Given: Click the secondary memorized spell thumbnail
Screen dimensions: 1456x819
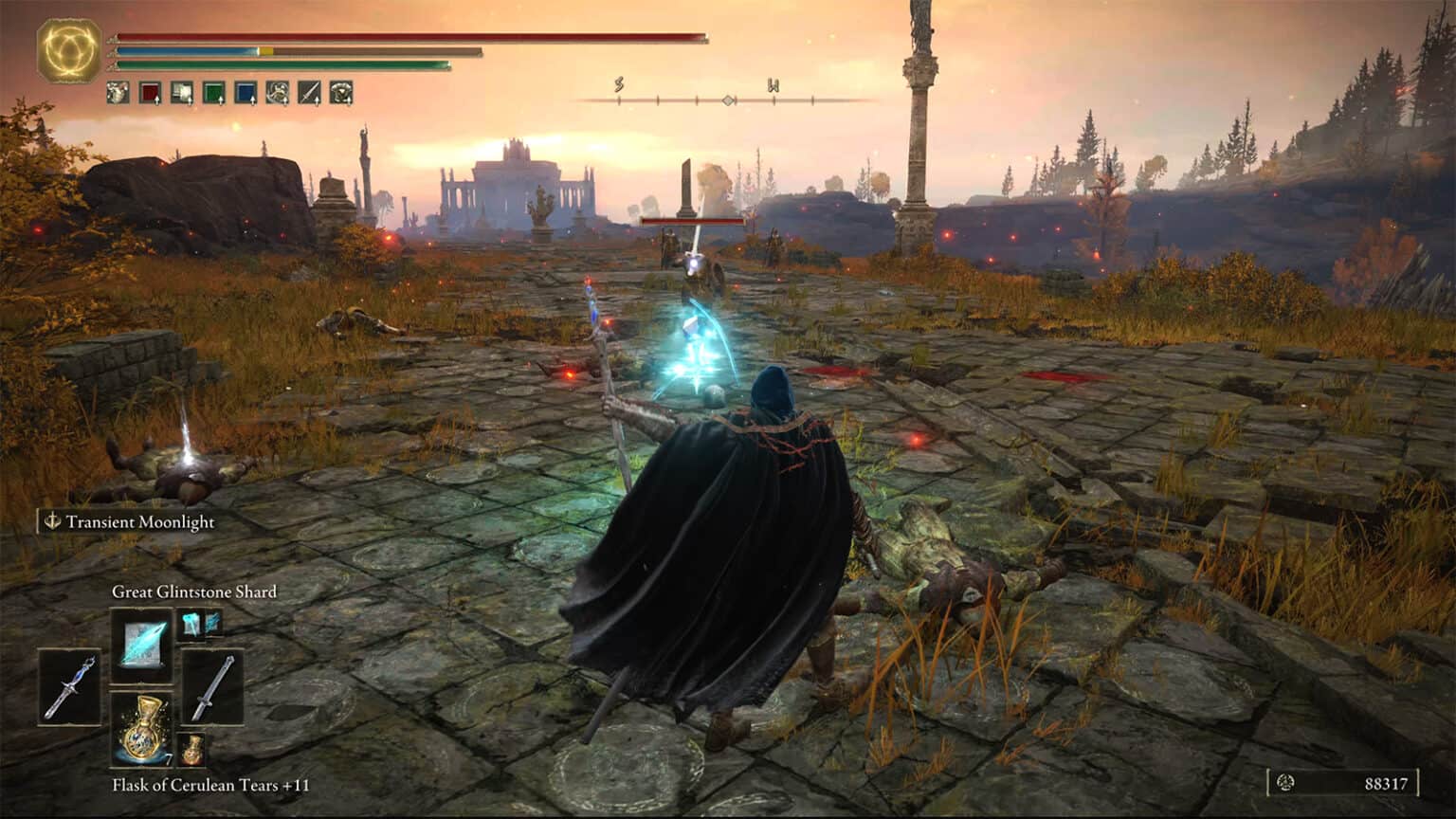Looking at the screenshot, I should tap(191, 624).
